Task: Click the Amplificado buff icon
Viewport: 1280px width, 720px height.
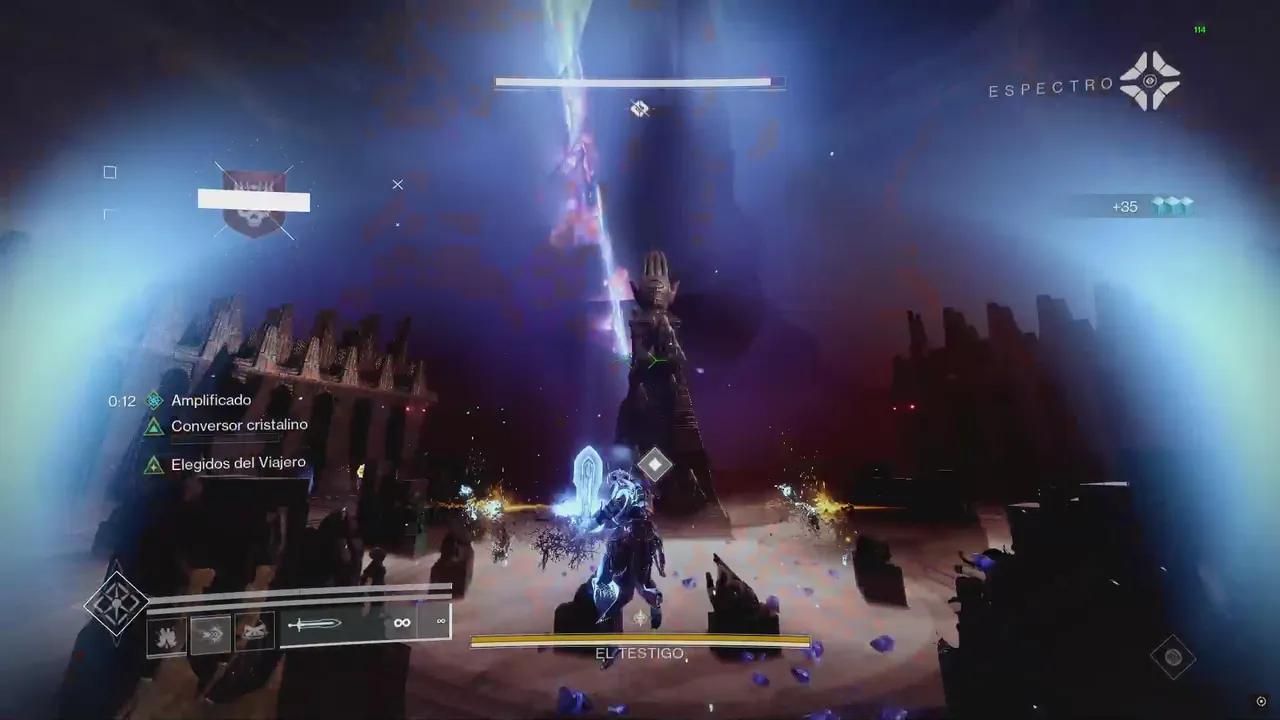Action: coord(154,401)
